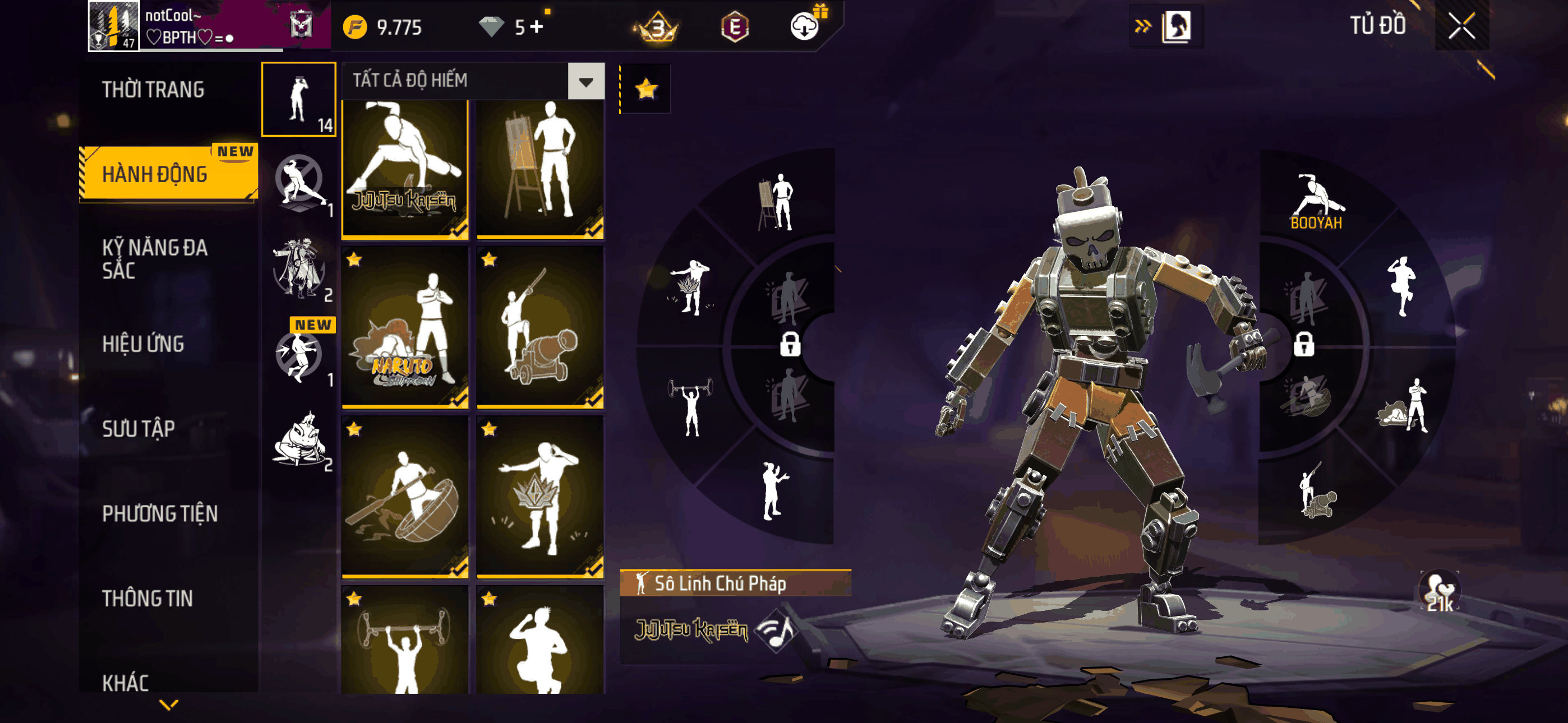Viewport: 1568px width, 723px height.
Task: Show the Thông Tin section
Action: pyautogui.click(x=147, y=597)
